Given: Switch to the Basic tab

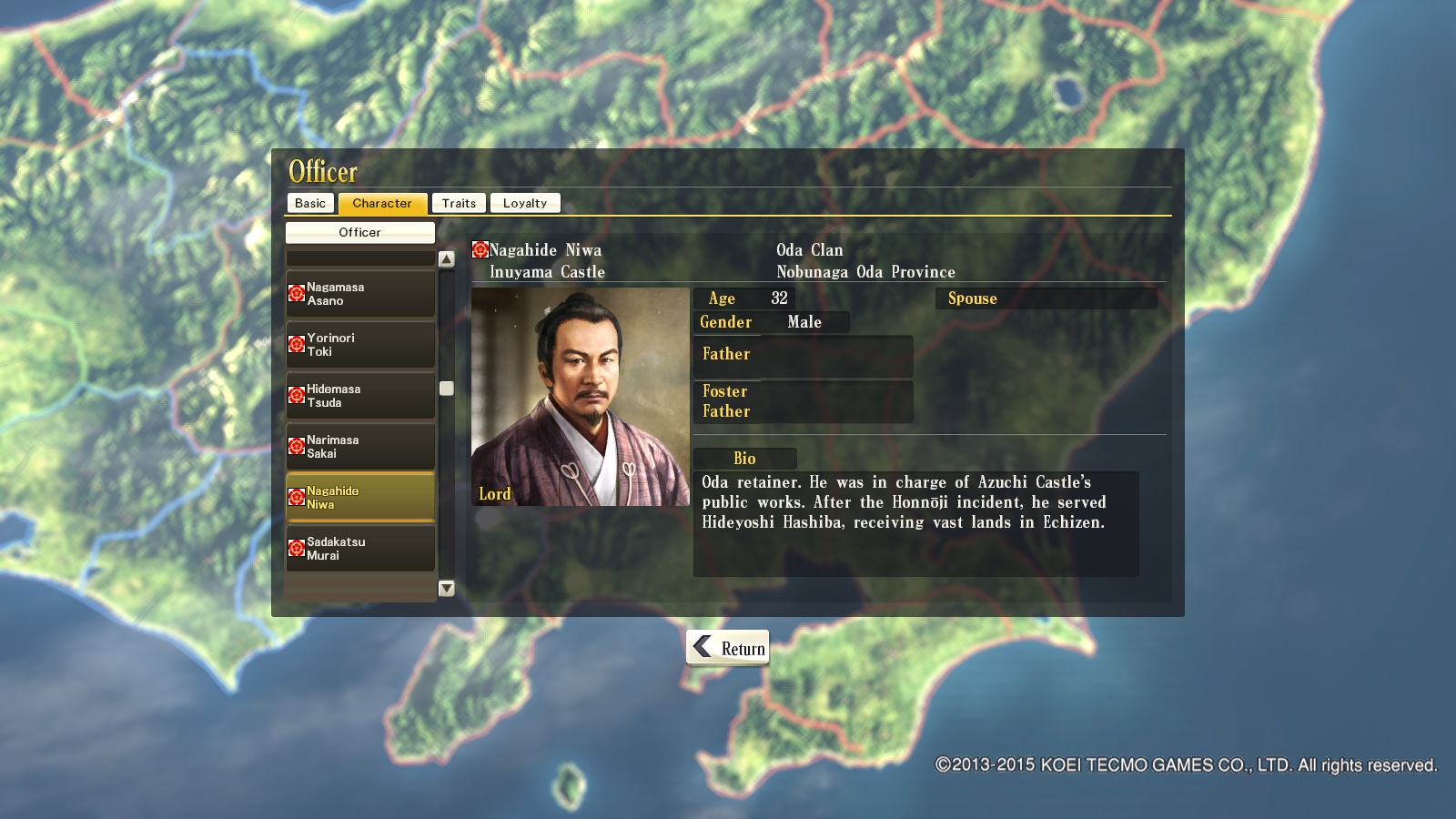Looking at the screenshot, I should tap(310, 203).
